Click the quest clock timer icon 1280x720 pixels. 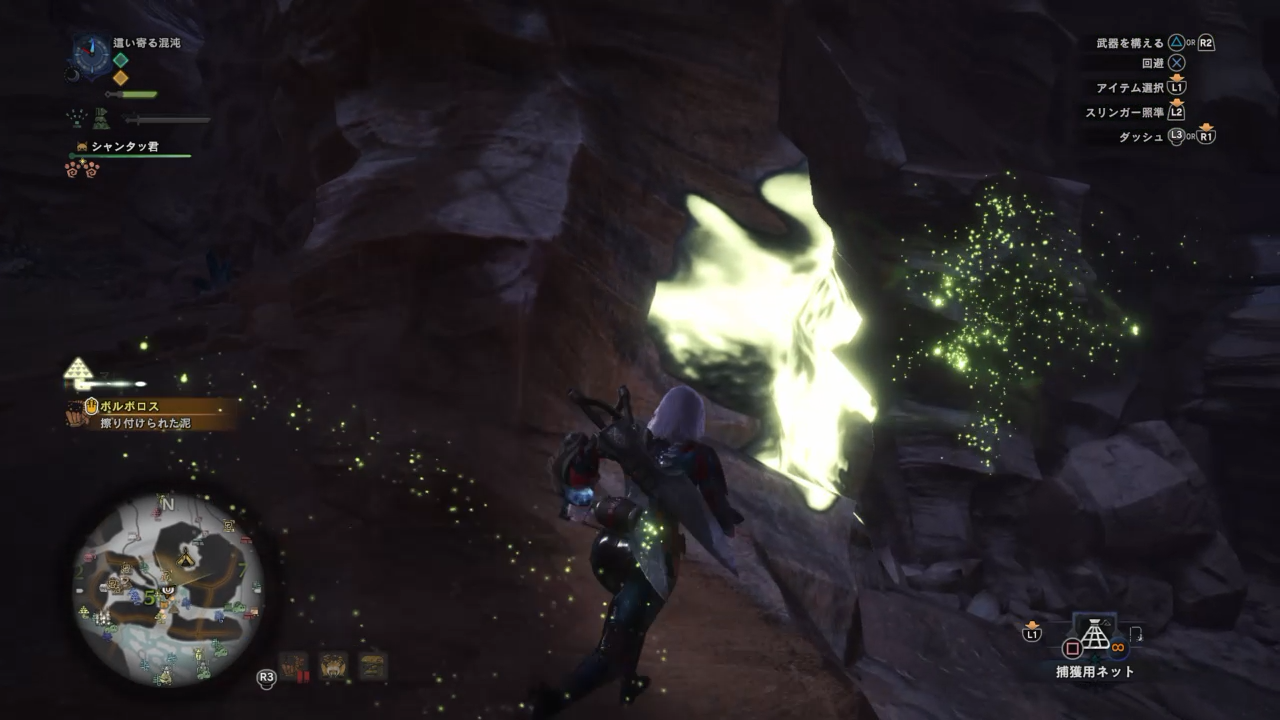[x=92, y=51]
